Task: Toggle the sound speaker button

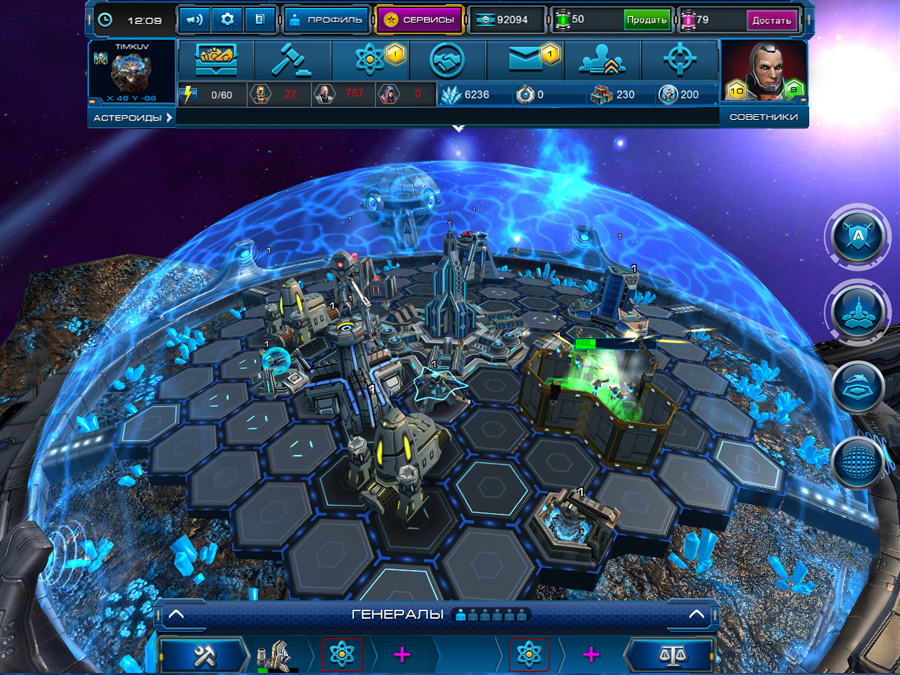Action: 195,19
